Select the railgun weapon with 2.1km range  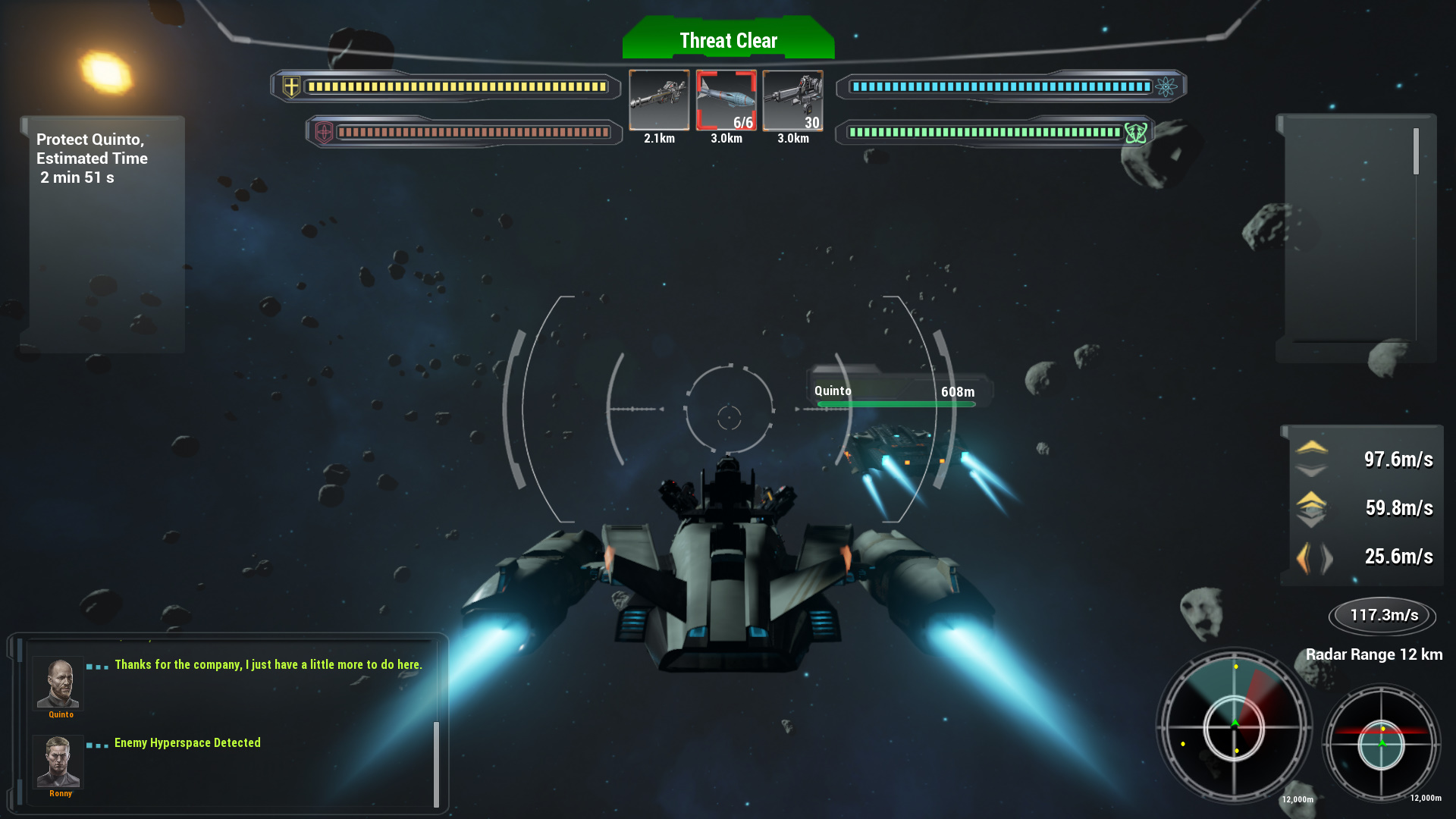point(658,99)
